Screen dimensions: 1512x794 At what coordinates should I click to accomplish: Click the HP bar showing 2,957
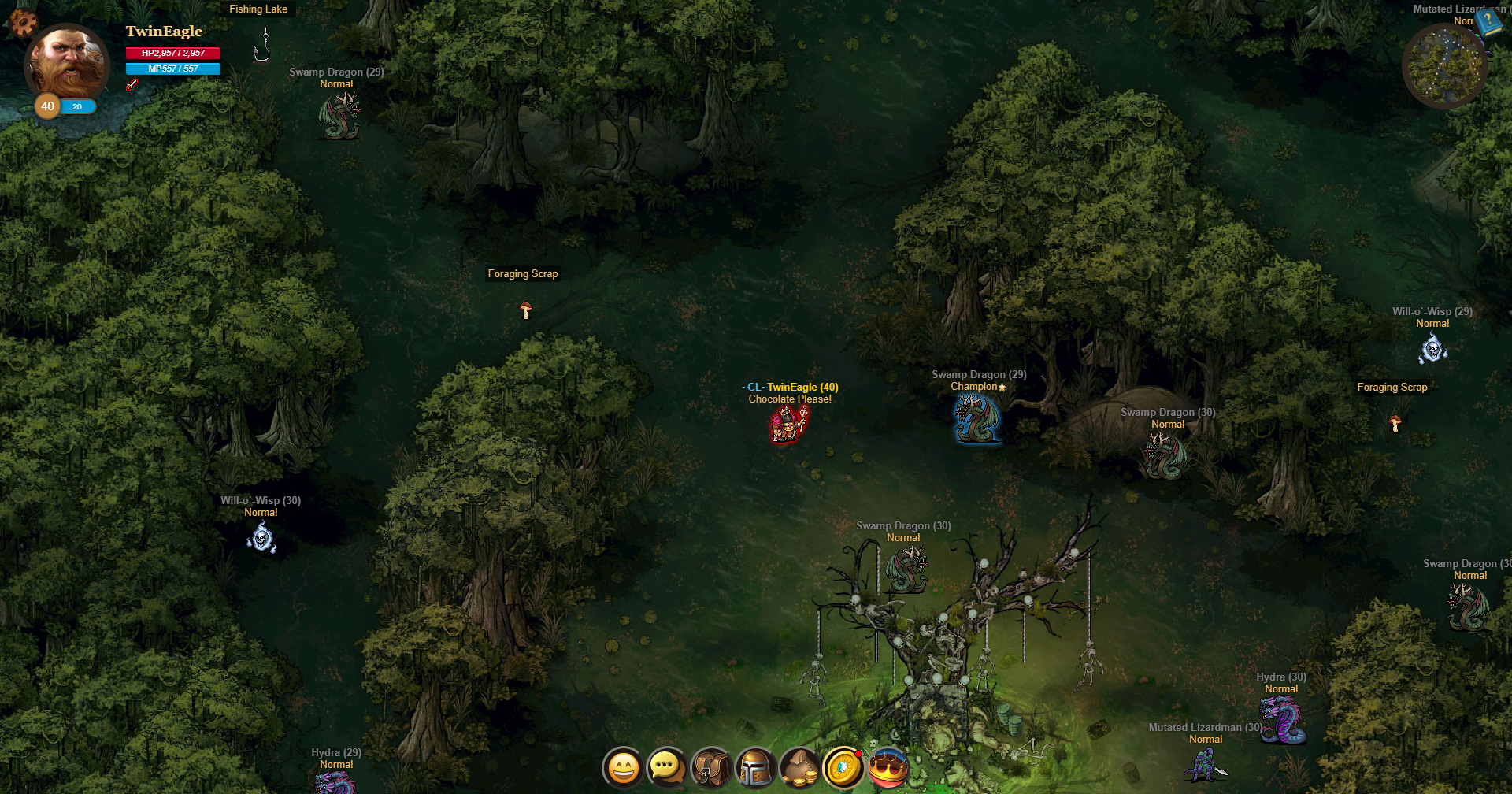point(172,53)
